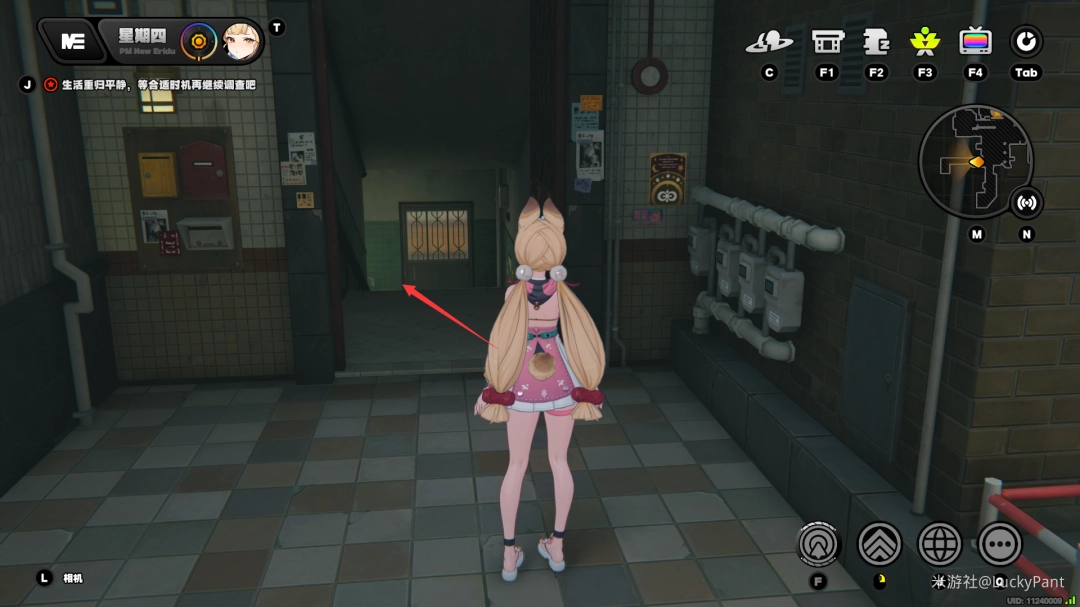The width and height of the screenshot is (1080, 607).
Task: Open the yellow-green winged figure icon
Action: 925,42
